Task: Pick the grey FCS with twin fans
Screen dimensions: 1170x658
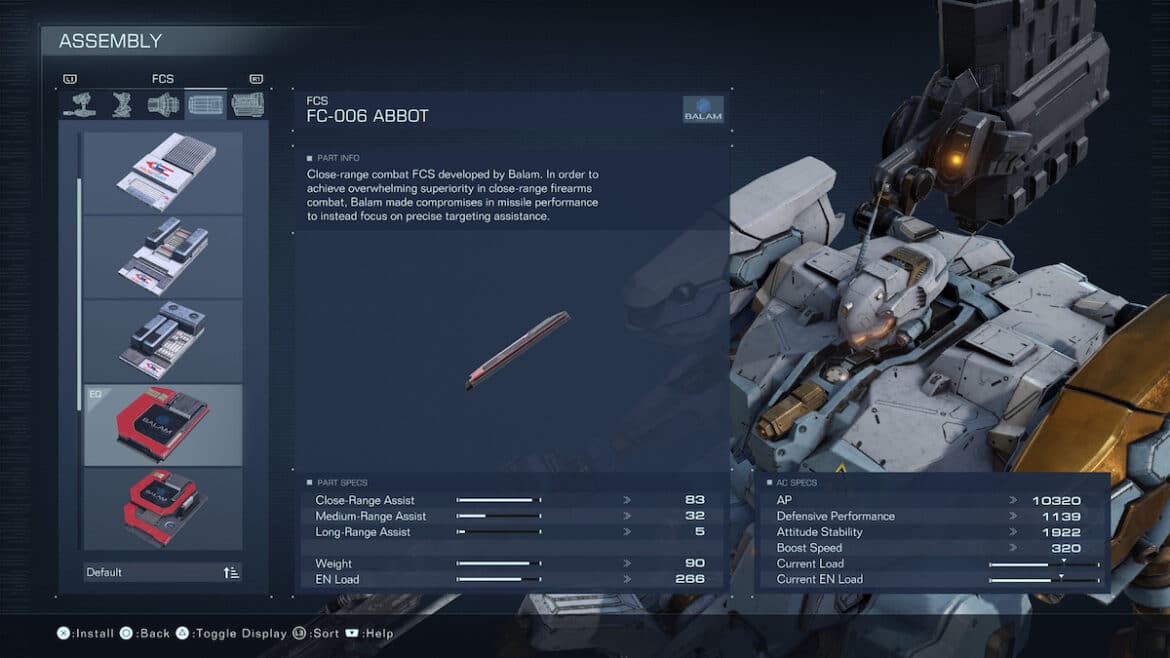Action: pos(163,341)
